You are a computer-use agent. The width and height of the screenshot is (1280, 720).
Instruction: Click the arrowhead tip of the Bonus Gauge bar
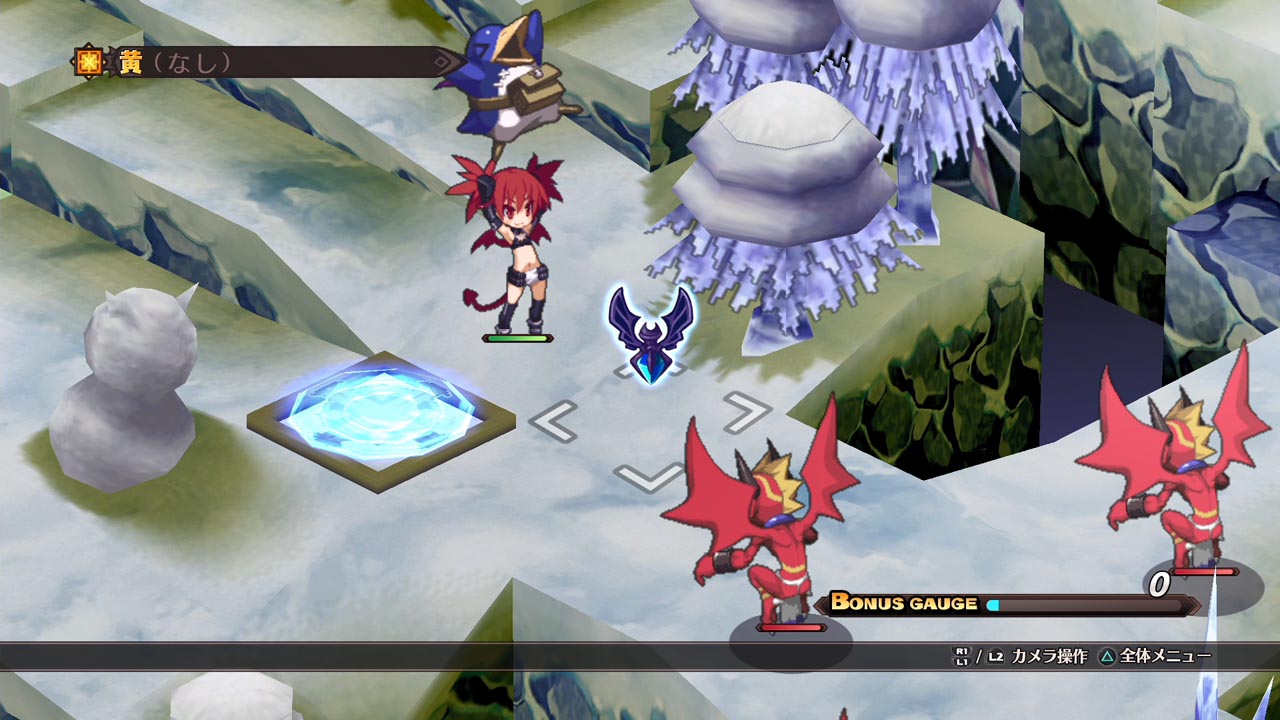[1193, 603]
